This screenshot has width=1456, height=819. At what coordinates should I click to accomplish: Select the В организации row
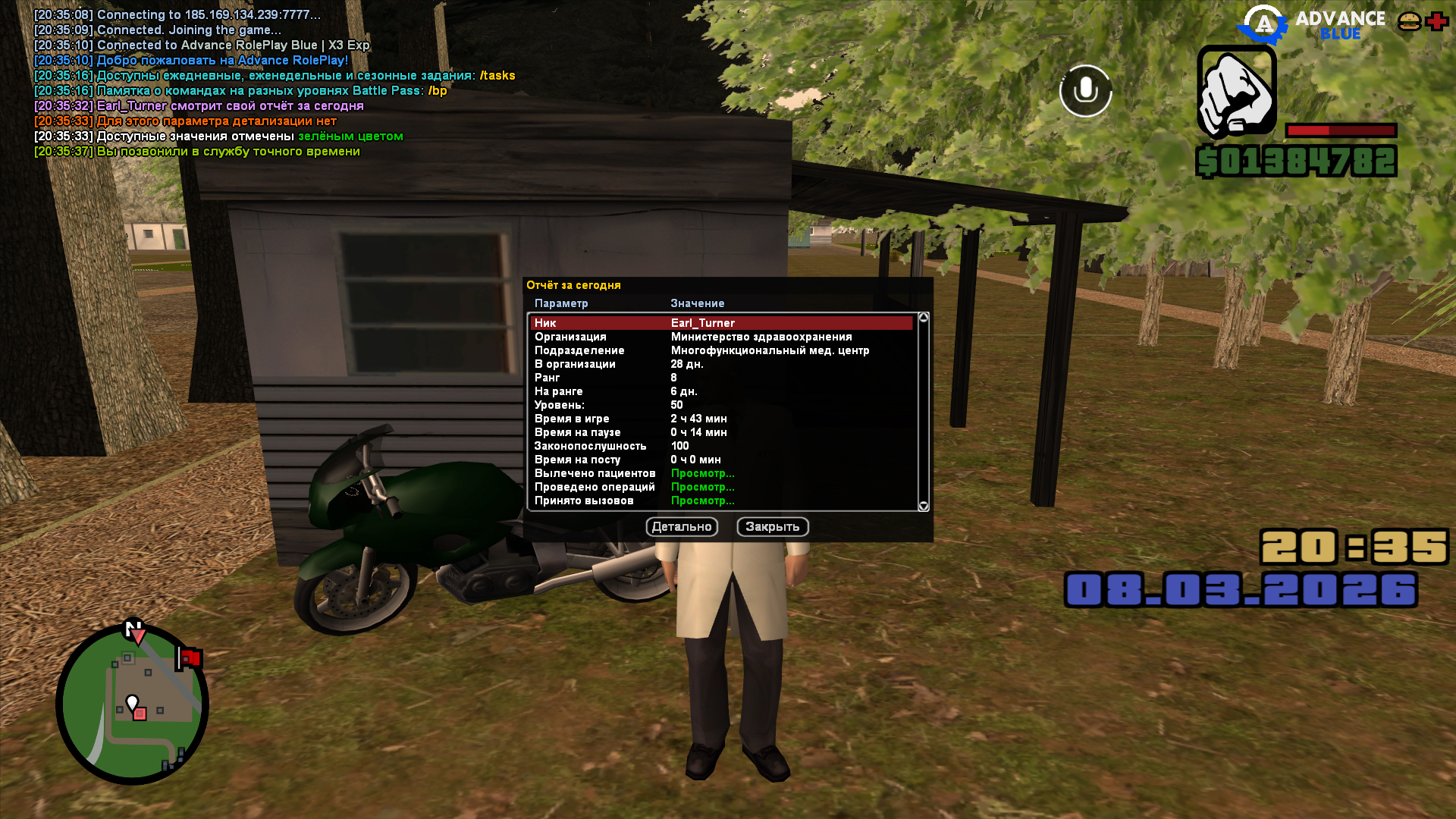click(720, 364)
